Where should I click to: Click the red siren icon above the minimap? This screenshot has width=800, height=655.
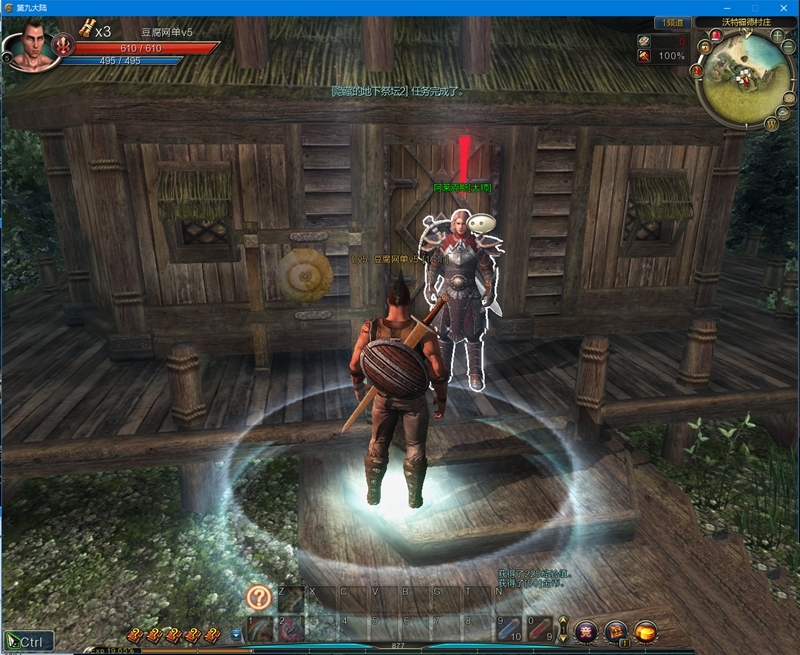(x=717, y=35)
